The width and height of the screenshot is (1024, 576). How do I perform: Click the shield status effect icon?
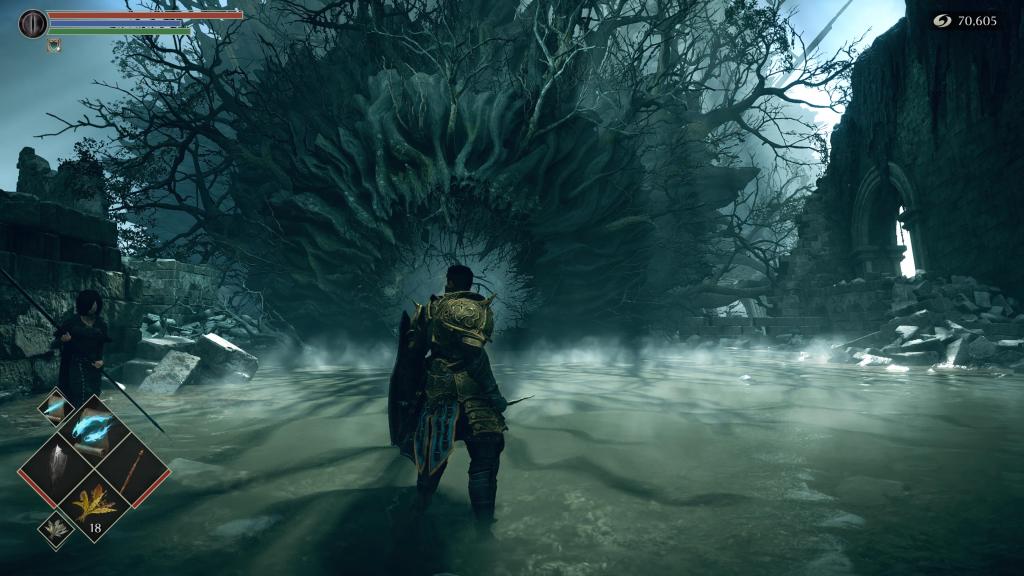(54, 44)
